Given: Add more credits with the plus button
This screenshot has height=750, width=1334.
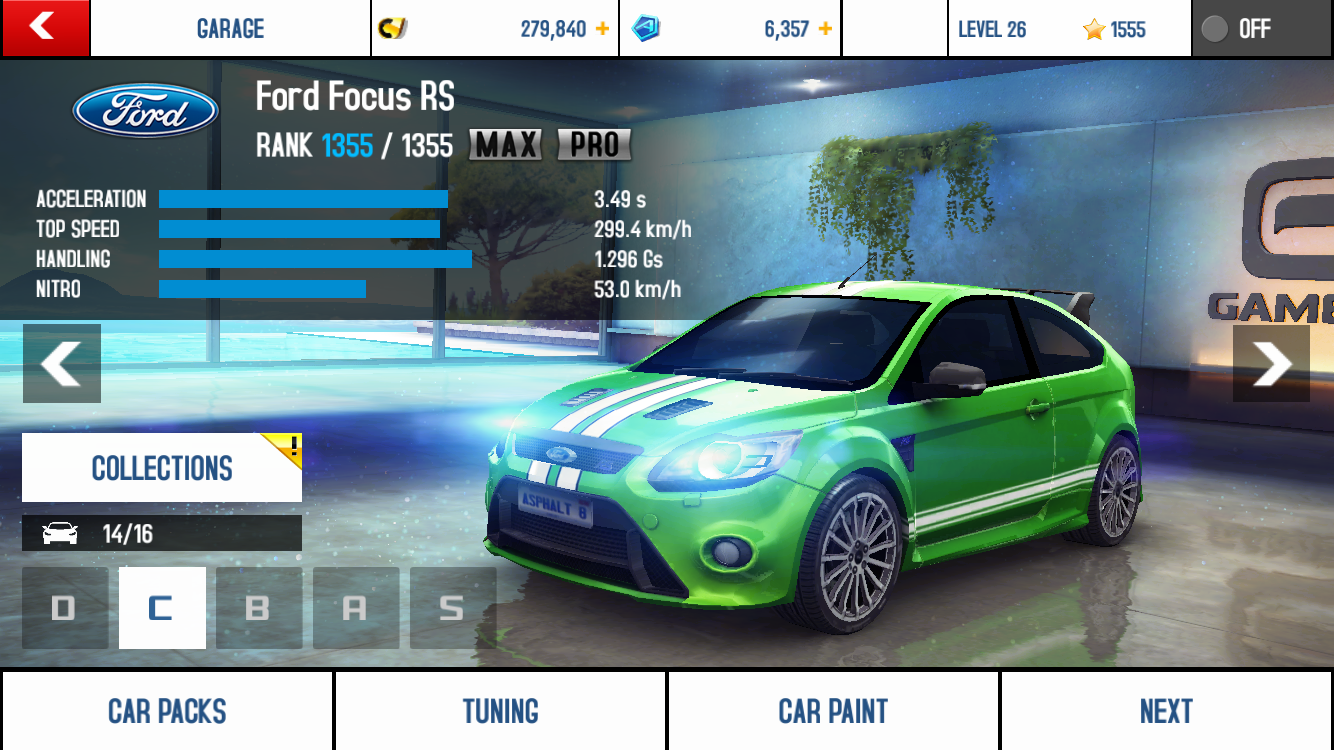Looking at the screenshot, I should pyautogui.click(x=602, y=29).
